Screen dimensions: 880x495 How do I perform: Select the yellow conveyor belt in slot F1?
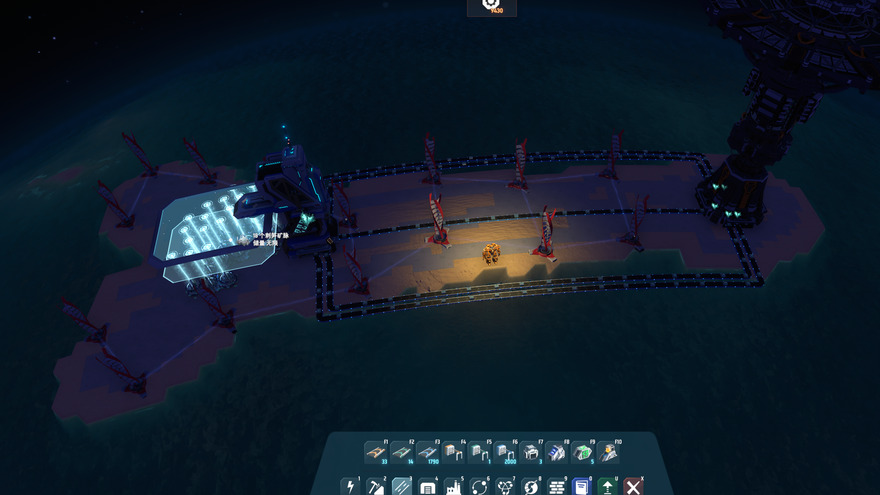tap(375, 452)
